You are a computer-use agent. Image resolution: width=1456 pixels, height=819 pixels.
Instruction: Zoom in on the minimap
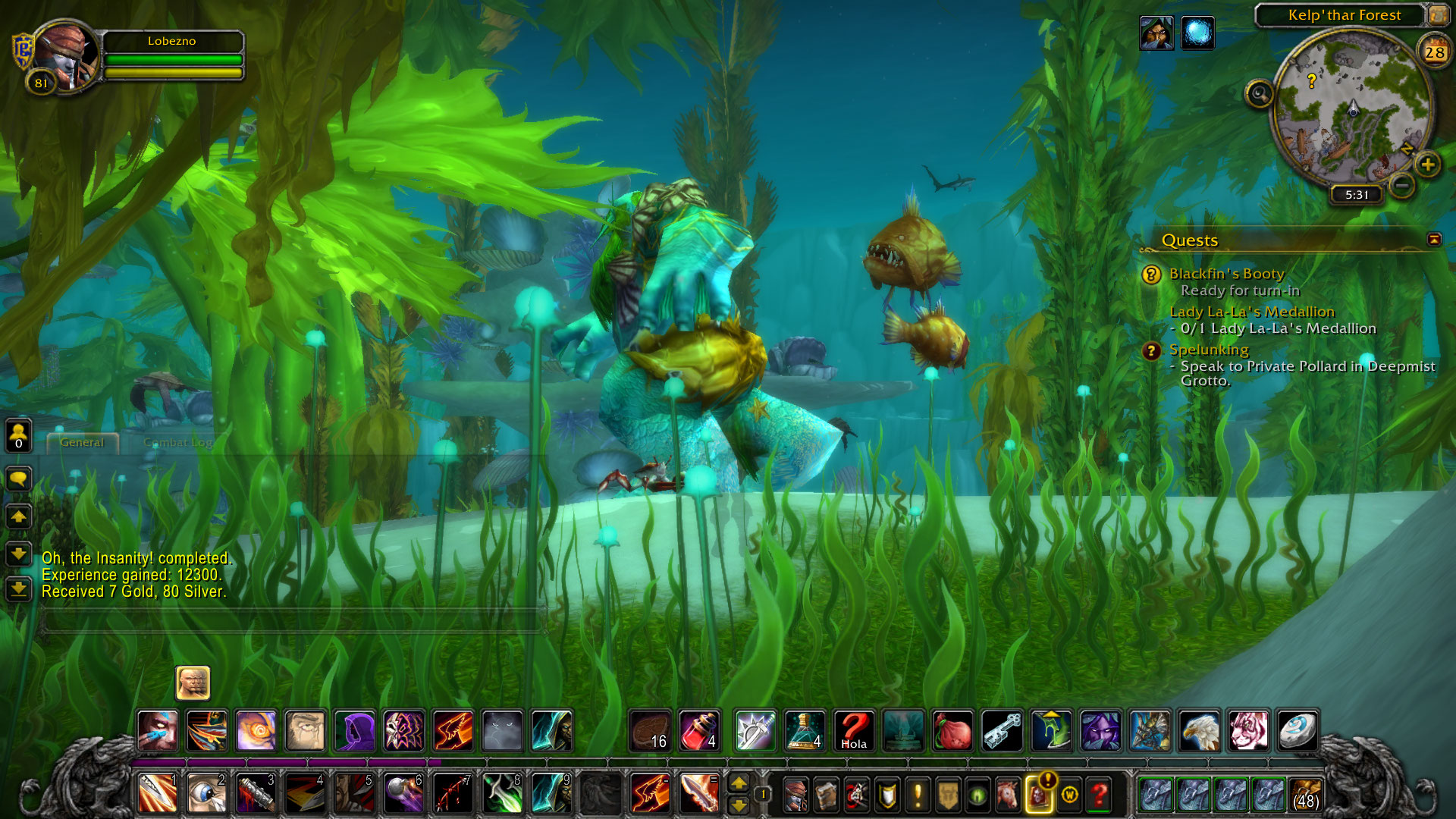pos(1427,165)
